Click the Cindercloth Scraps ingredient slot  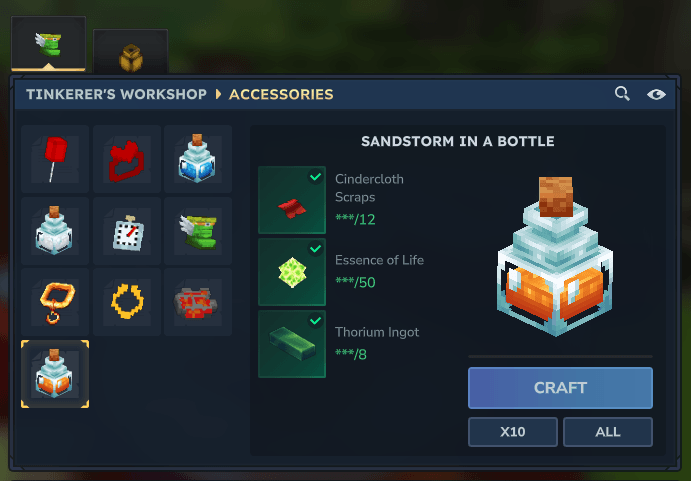coord(292,200)
